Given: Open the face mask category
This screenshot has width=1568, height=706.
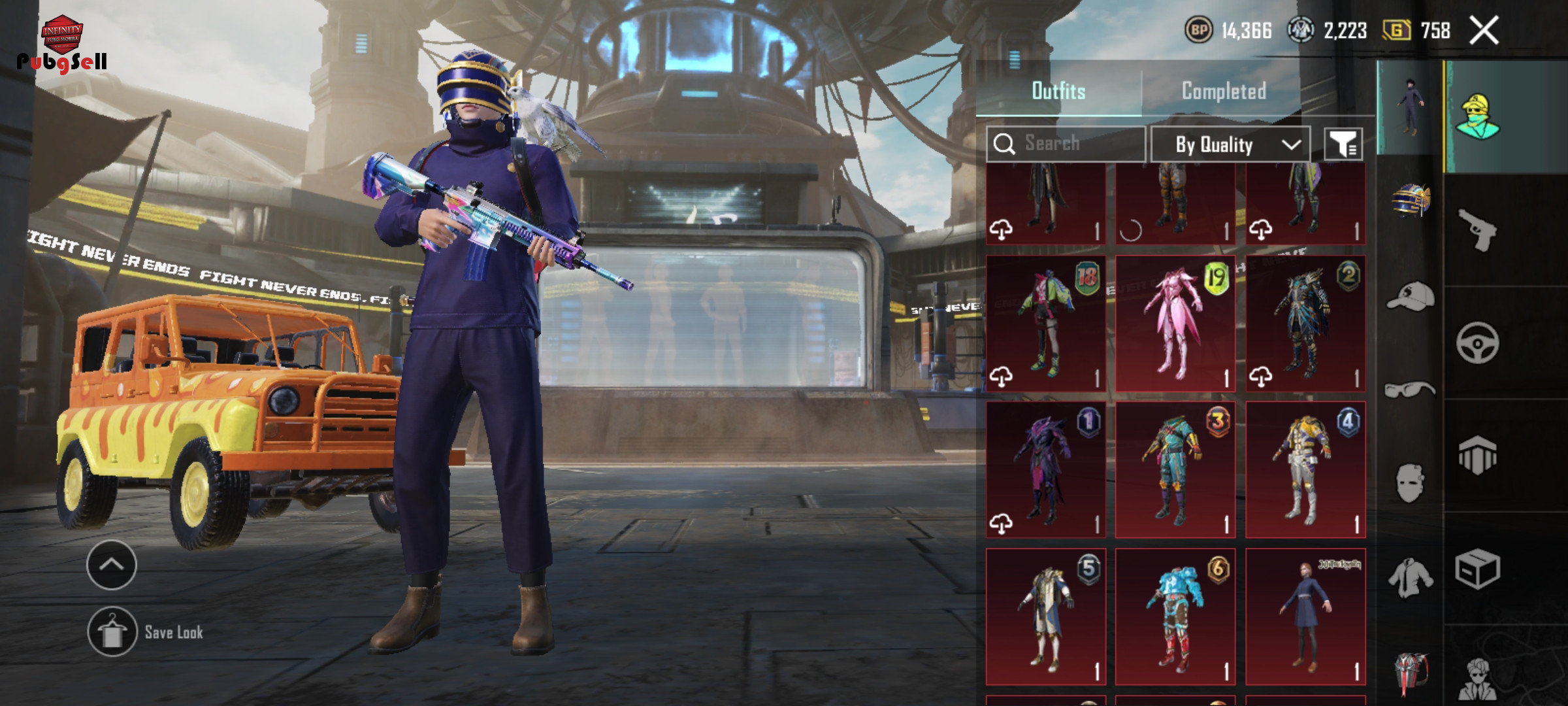Looking at the screenshot, I should click(x=1411, y=482).
